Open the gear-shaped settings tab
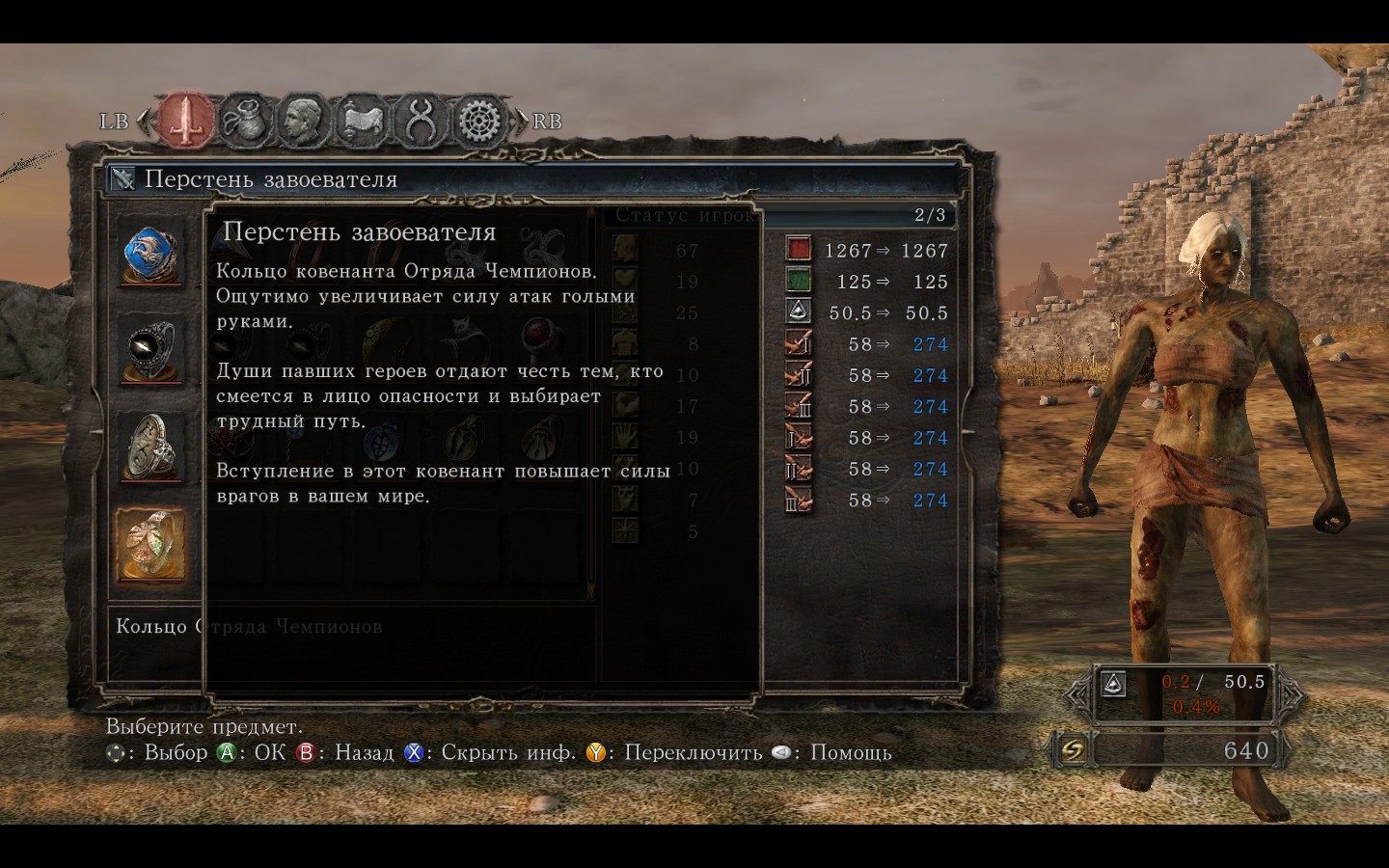This screenshot has height=868, width=1389. pyautogui.click(x=479, y=121)
